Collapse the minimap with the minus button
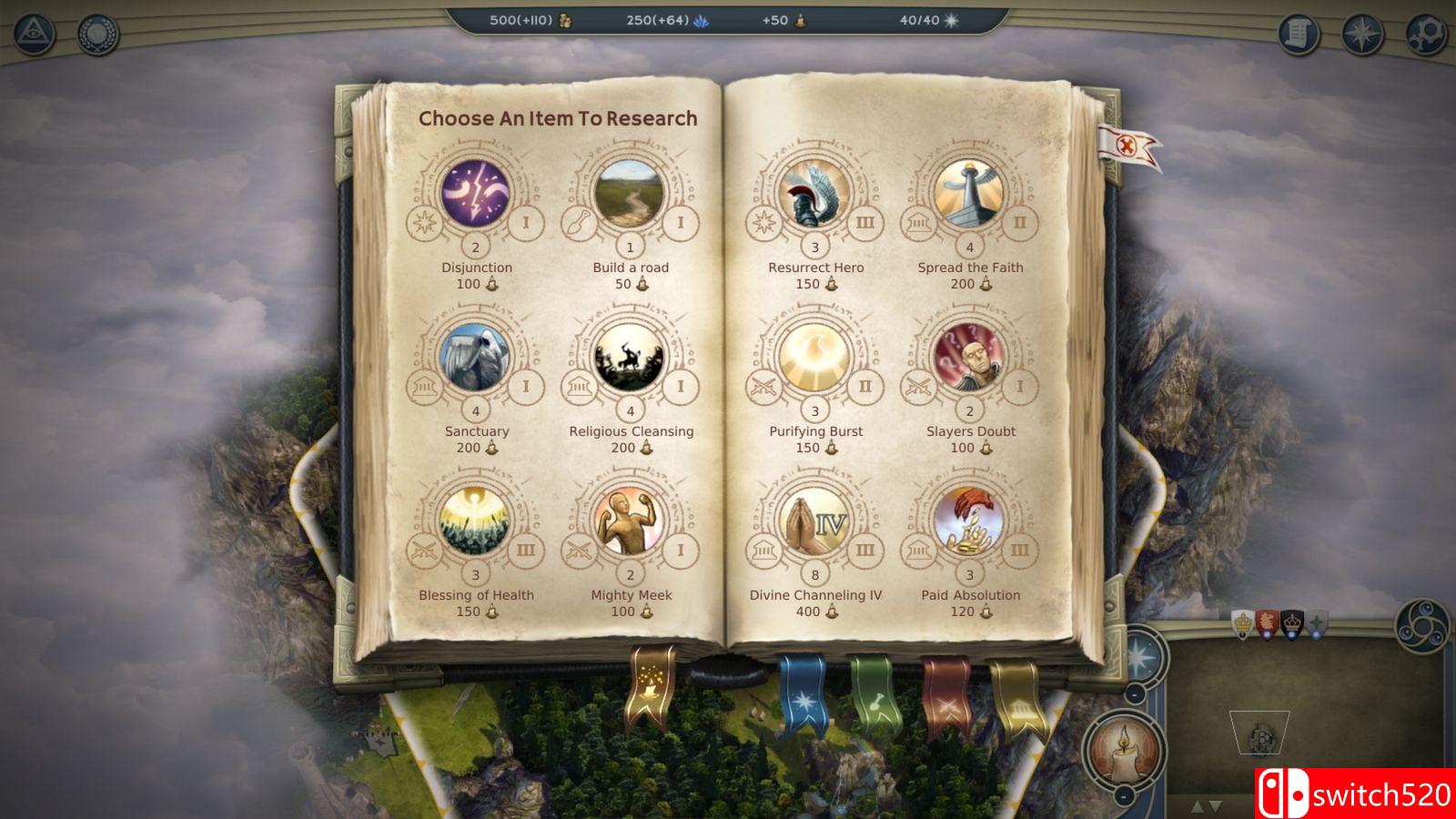Viewport: 1456px width, 819px height. pos(1134,694)
